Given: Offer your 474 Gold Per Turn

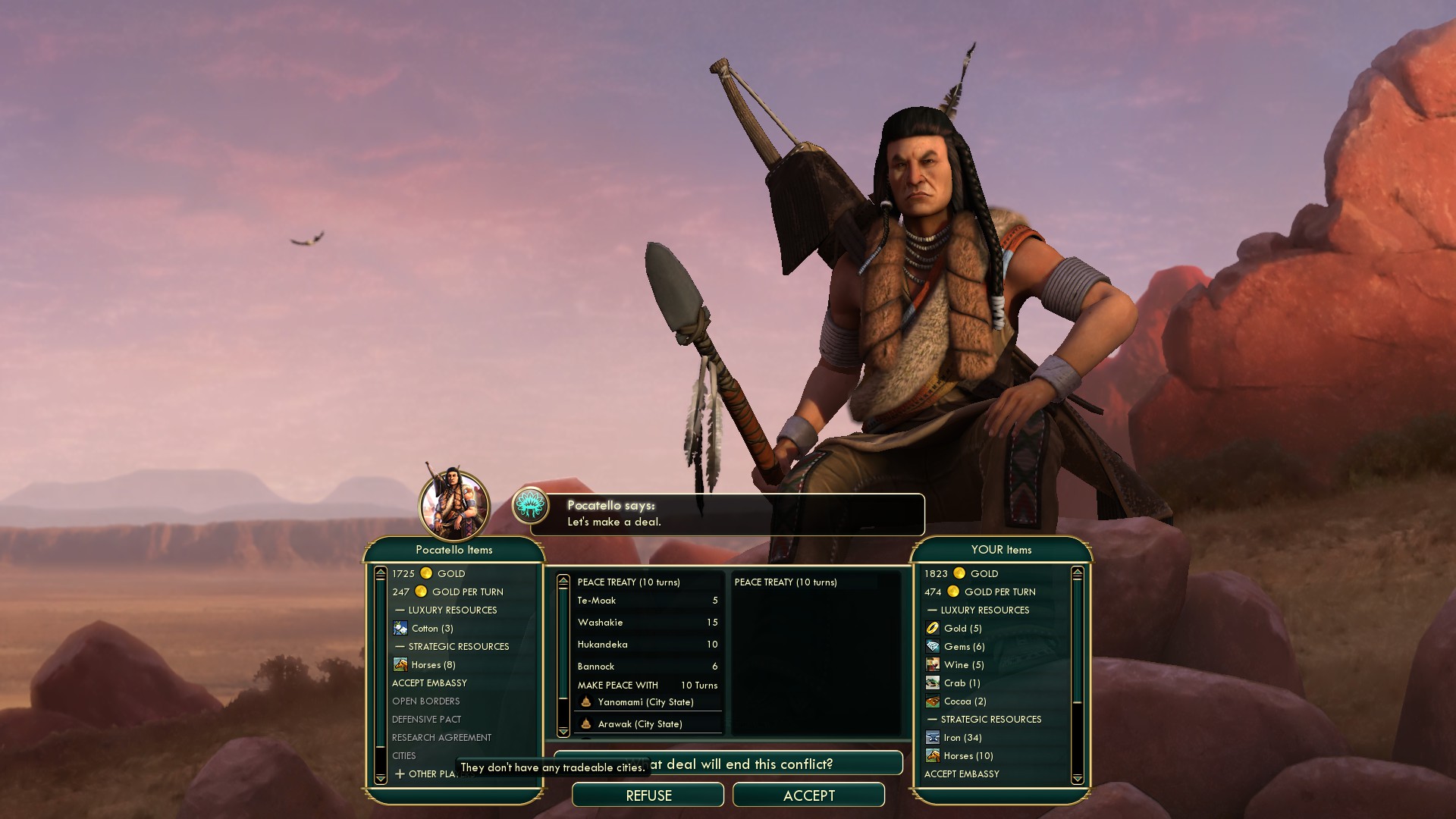Looking at the screenshot, I should click(x=980, y=591).
